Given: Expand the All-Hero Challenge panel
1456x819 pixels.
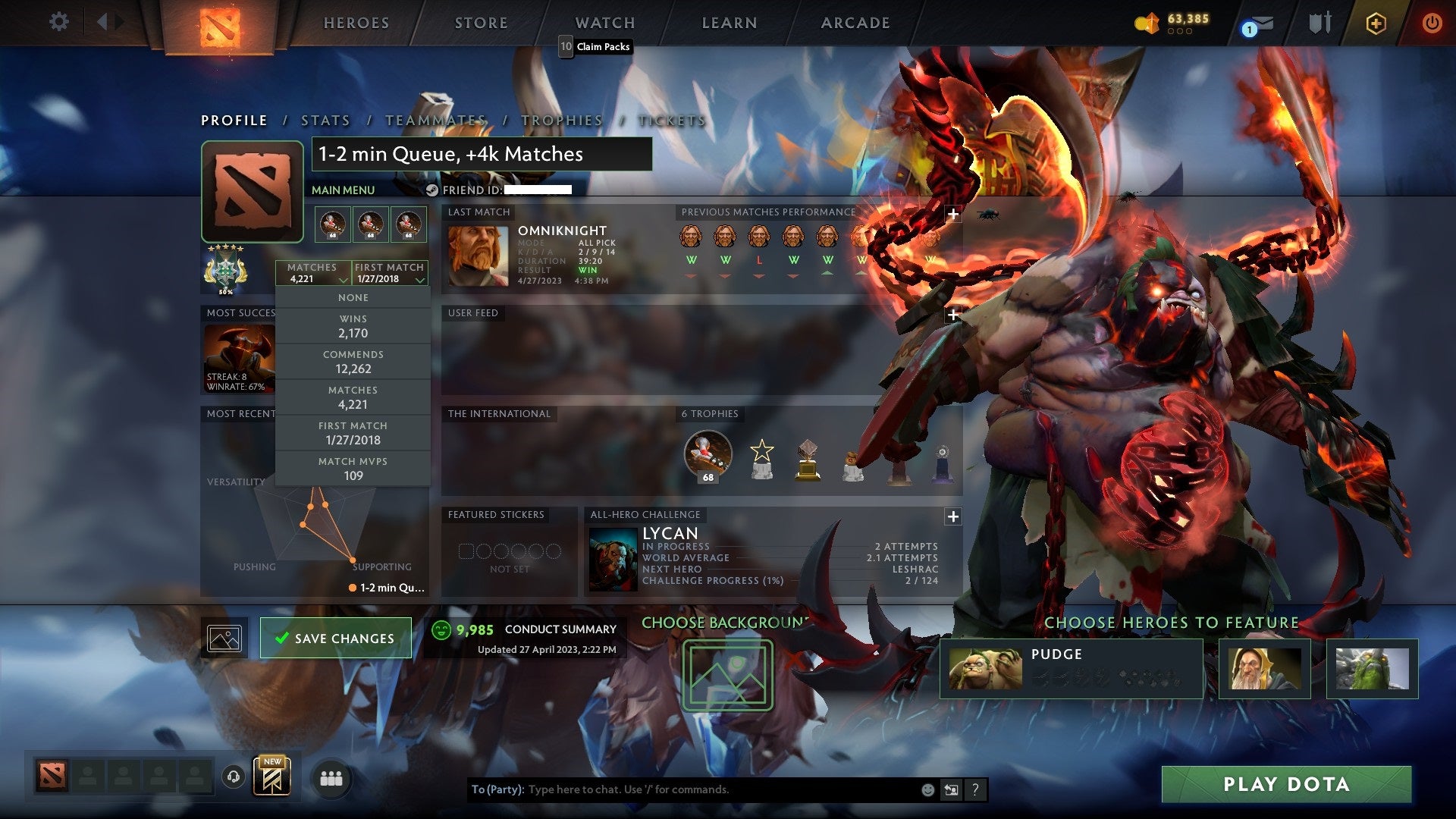Looking at the screenshot, I should point(952,517).
